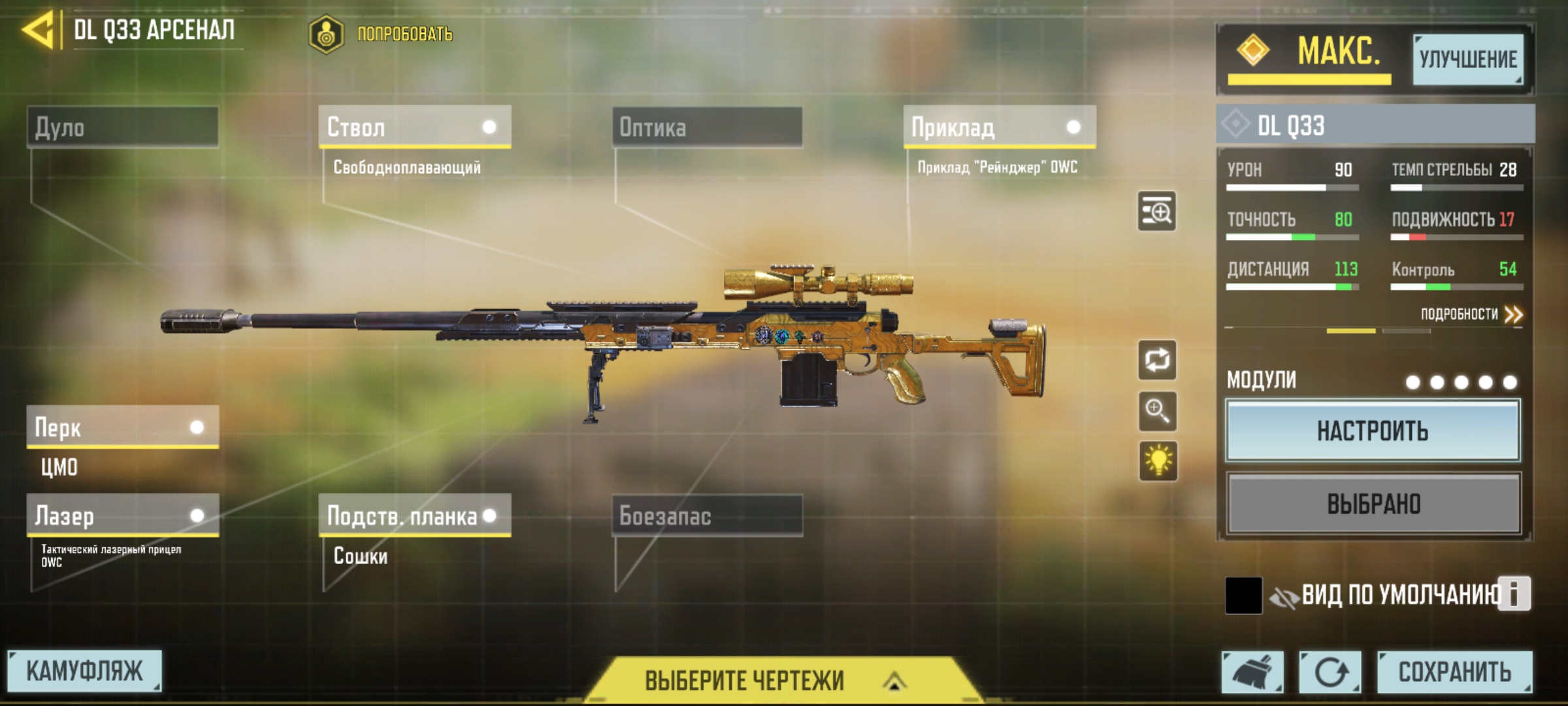Viewport: 1568px width, 706px height.
Task: Click the УЛУЧШЕНИЕ upgrade button
Action: [1467, 59]
